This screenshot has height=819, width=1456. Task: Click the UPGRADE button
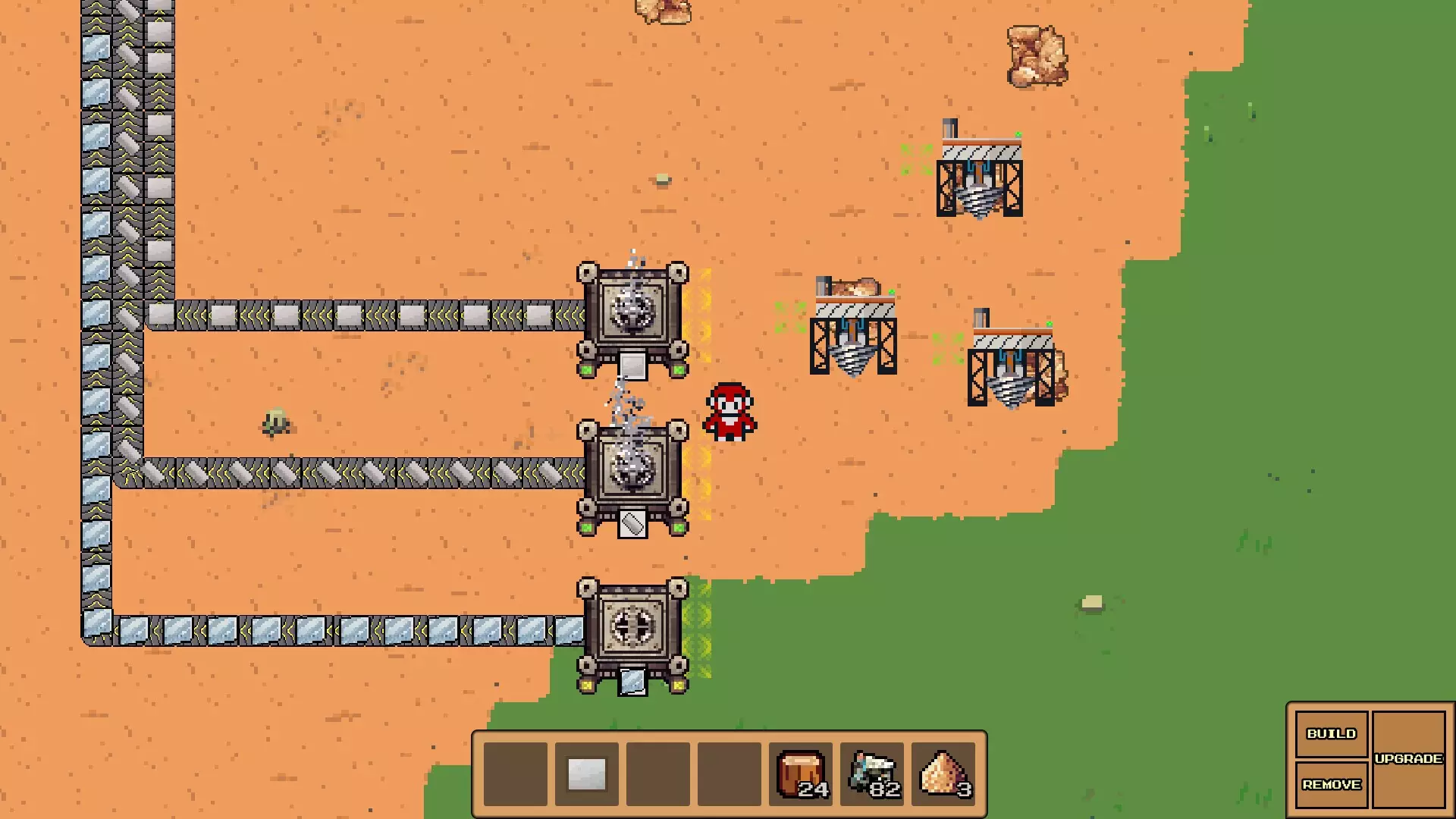point(1408,758)
